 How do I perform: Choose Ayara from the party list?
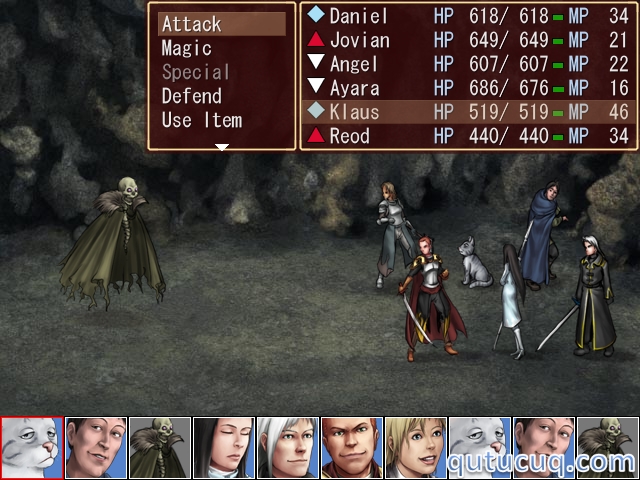pos(468,88)
